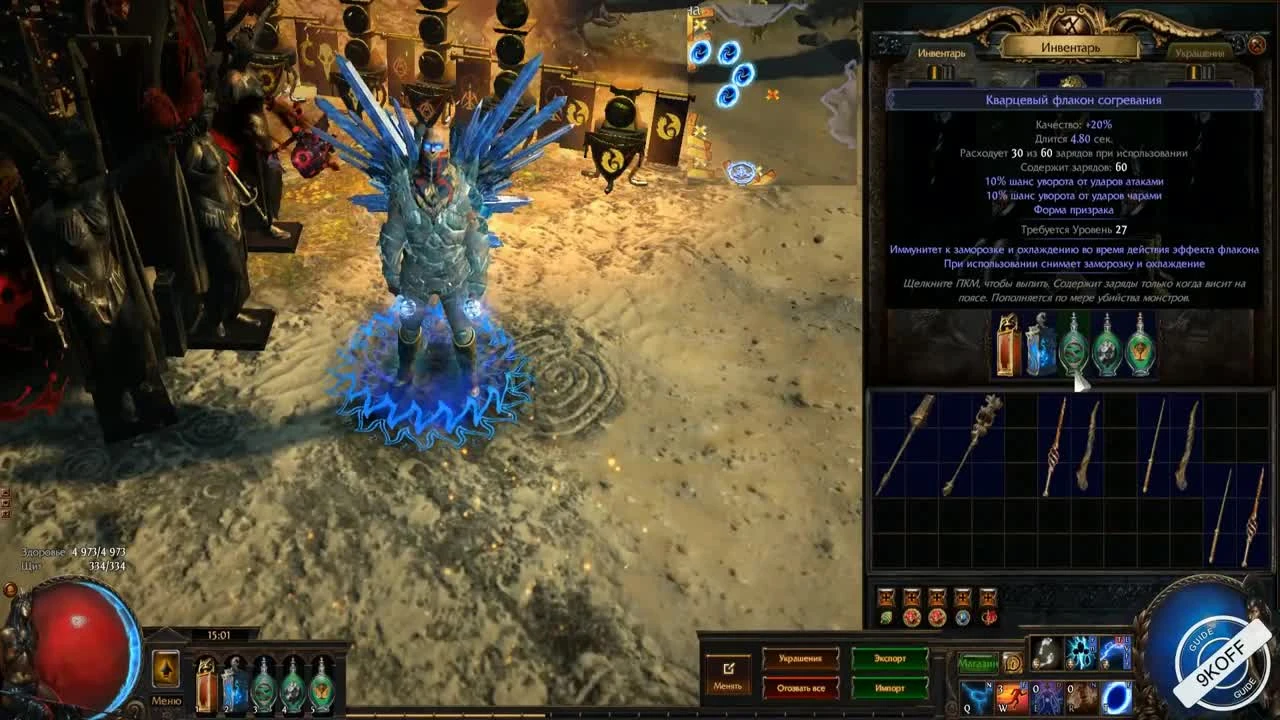Open the Магазин panel
This screenshot has width=1280, height=720.
pyautogui.click(x=978, y=662)
